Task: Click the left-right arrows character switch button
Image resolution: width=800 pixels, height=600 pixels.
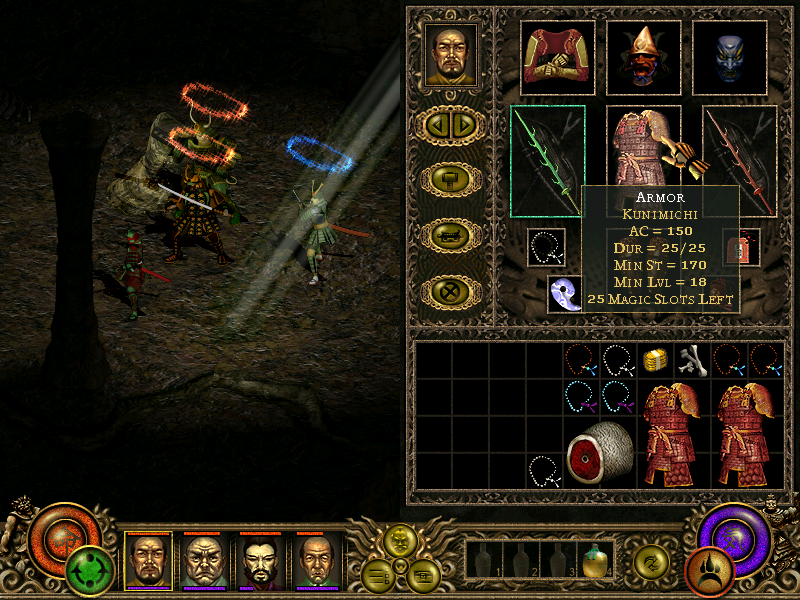Action: 452,124
